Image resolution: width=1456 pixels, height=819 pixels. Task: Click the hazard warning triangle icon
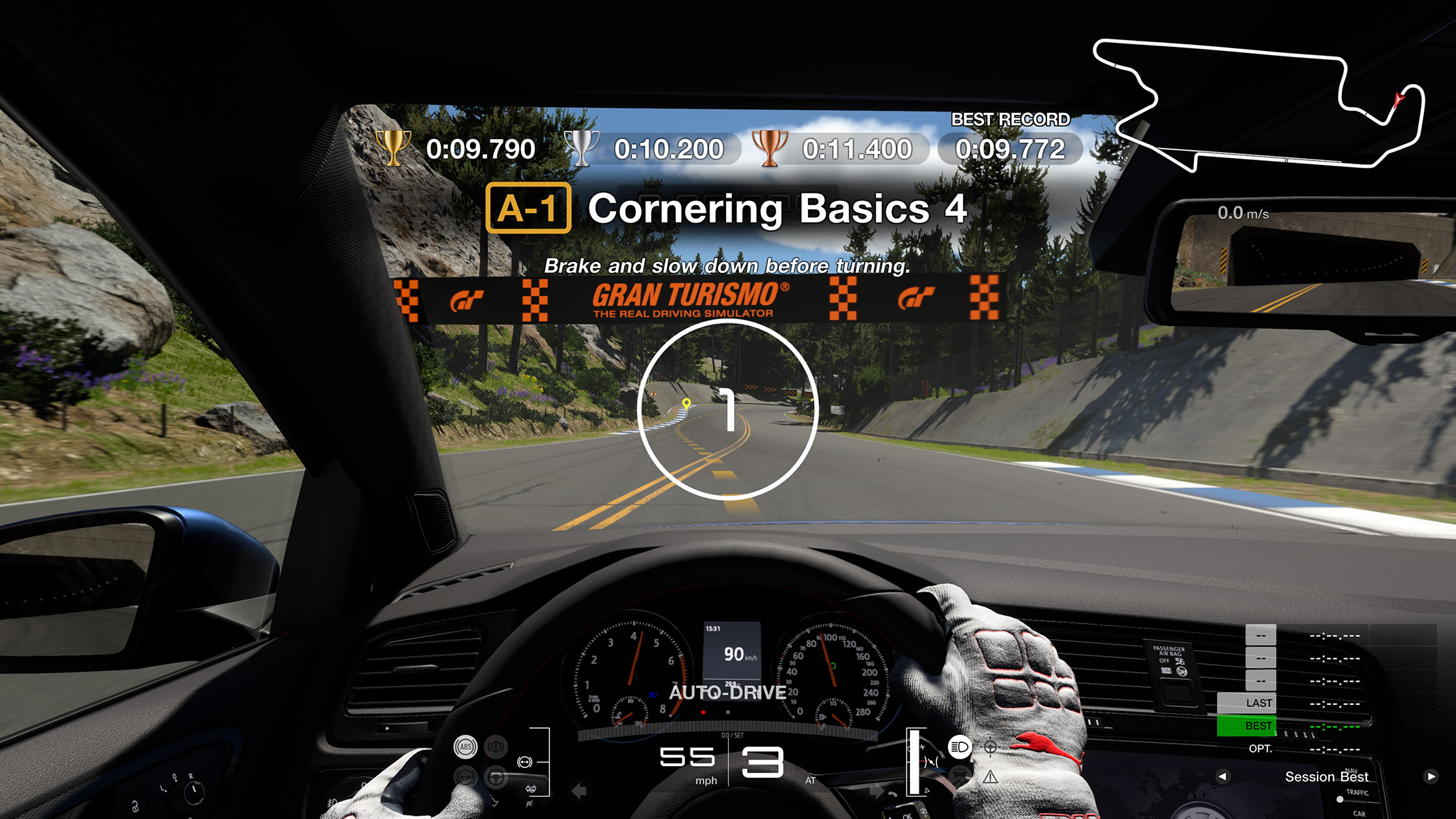click(990, 777)
